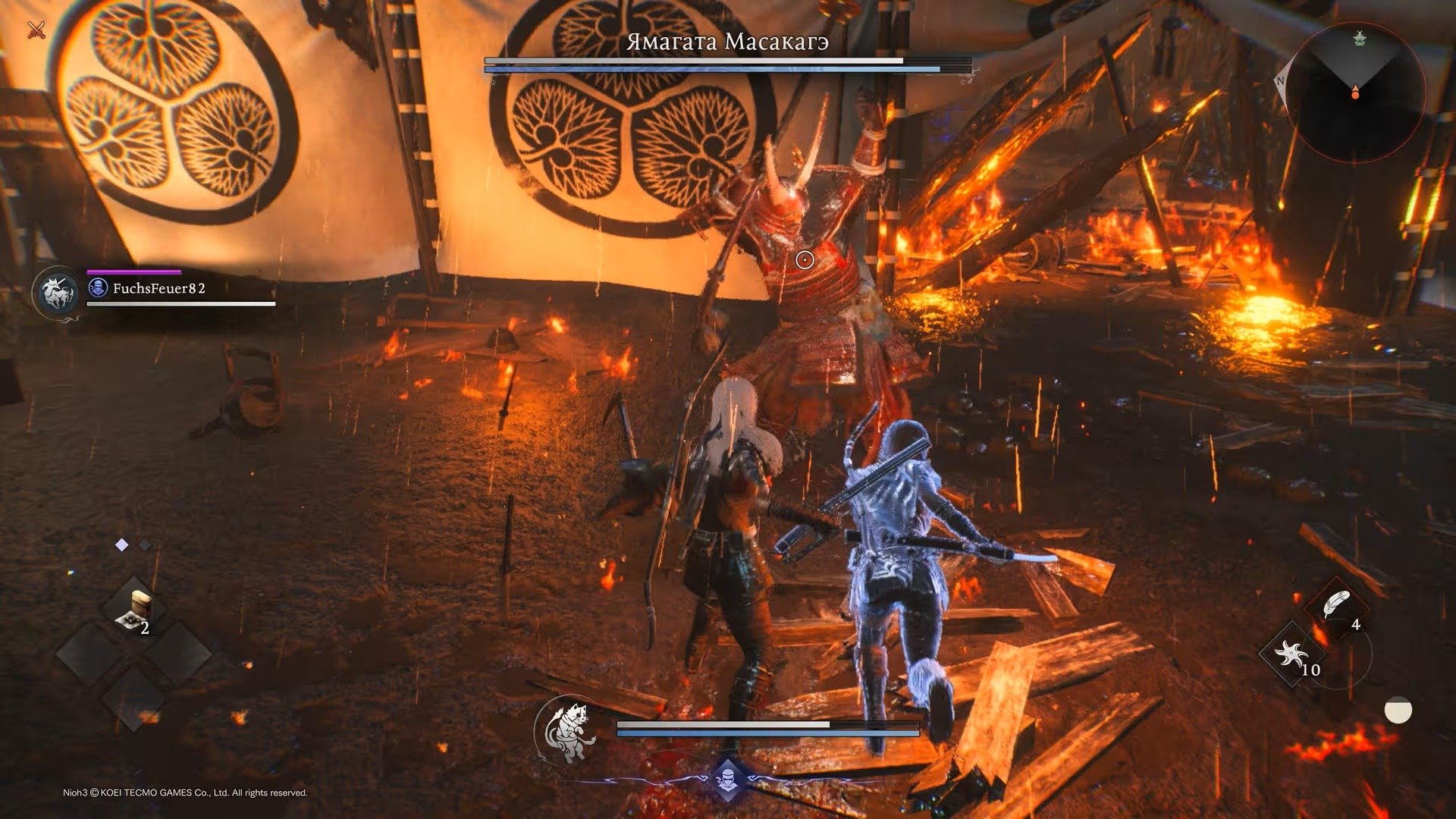This screenshot has width=1456, height=819.
Task: Click the lock-on target reticle
Action: point(805,260)
